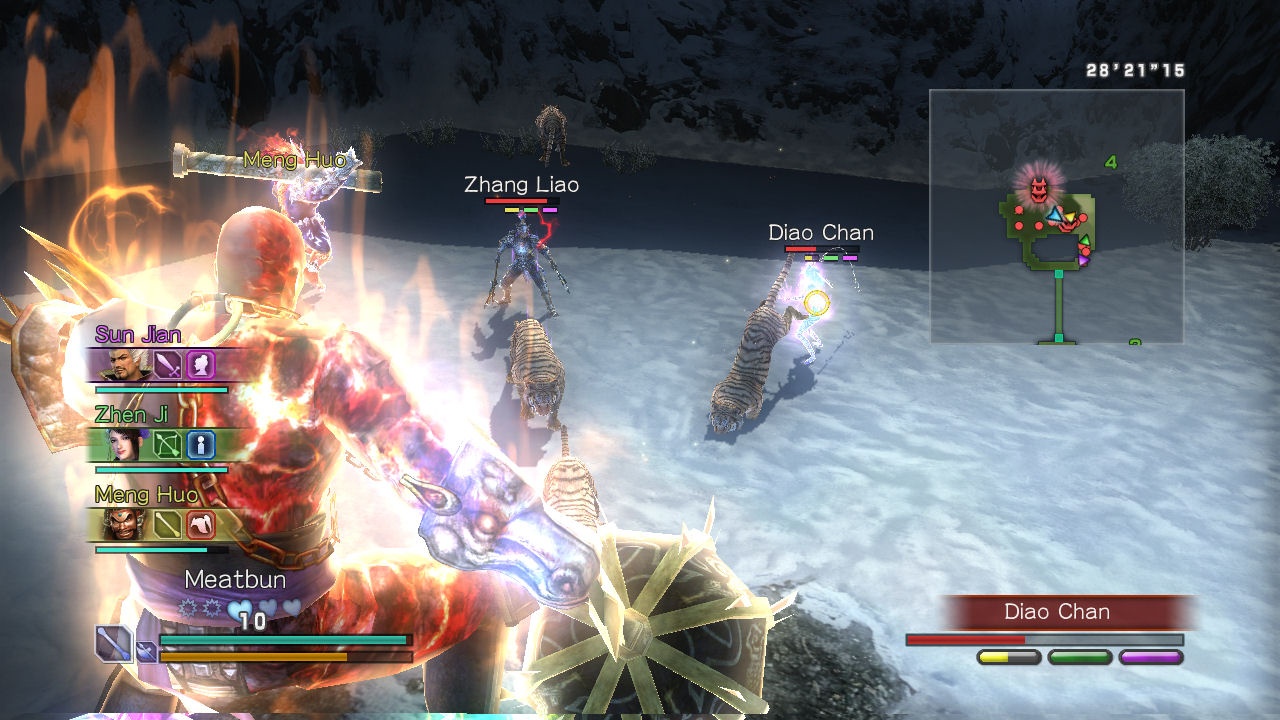
Task: Choose Zhen Ji's portrait in the team list
Action: [122, 444]
